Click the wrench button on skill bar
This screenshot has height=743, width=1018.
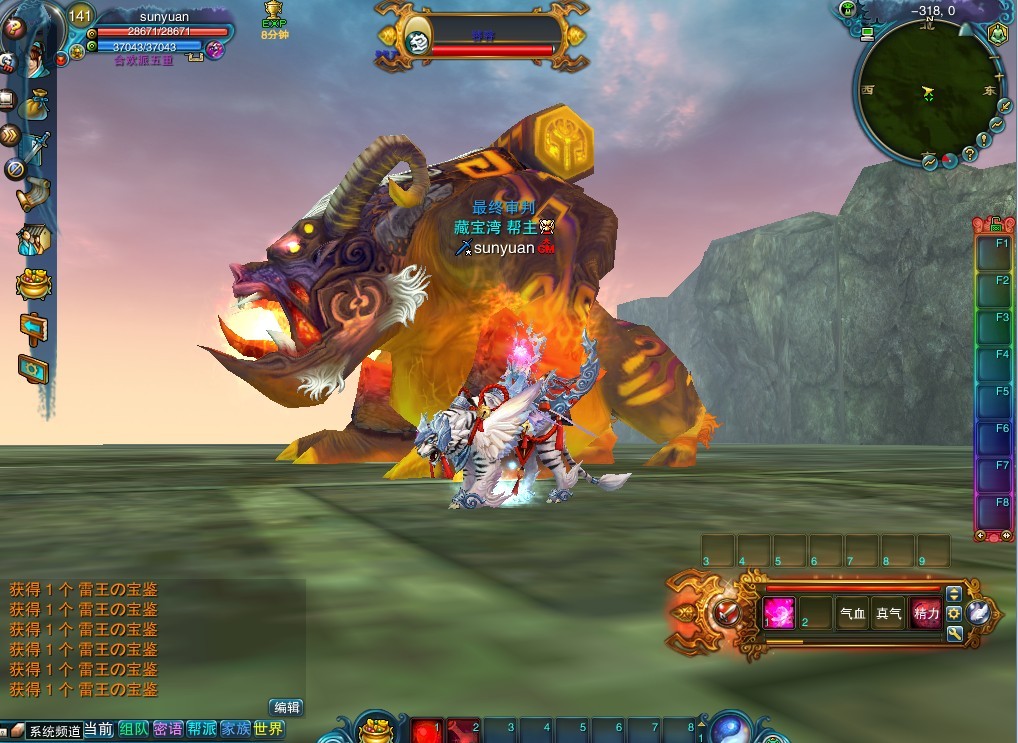[954, 633]
